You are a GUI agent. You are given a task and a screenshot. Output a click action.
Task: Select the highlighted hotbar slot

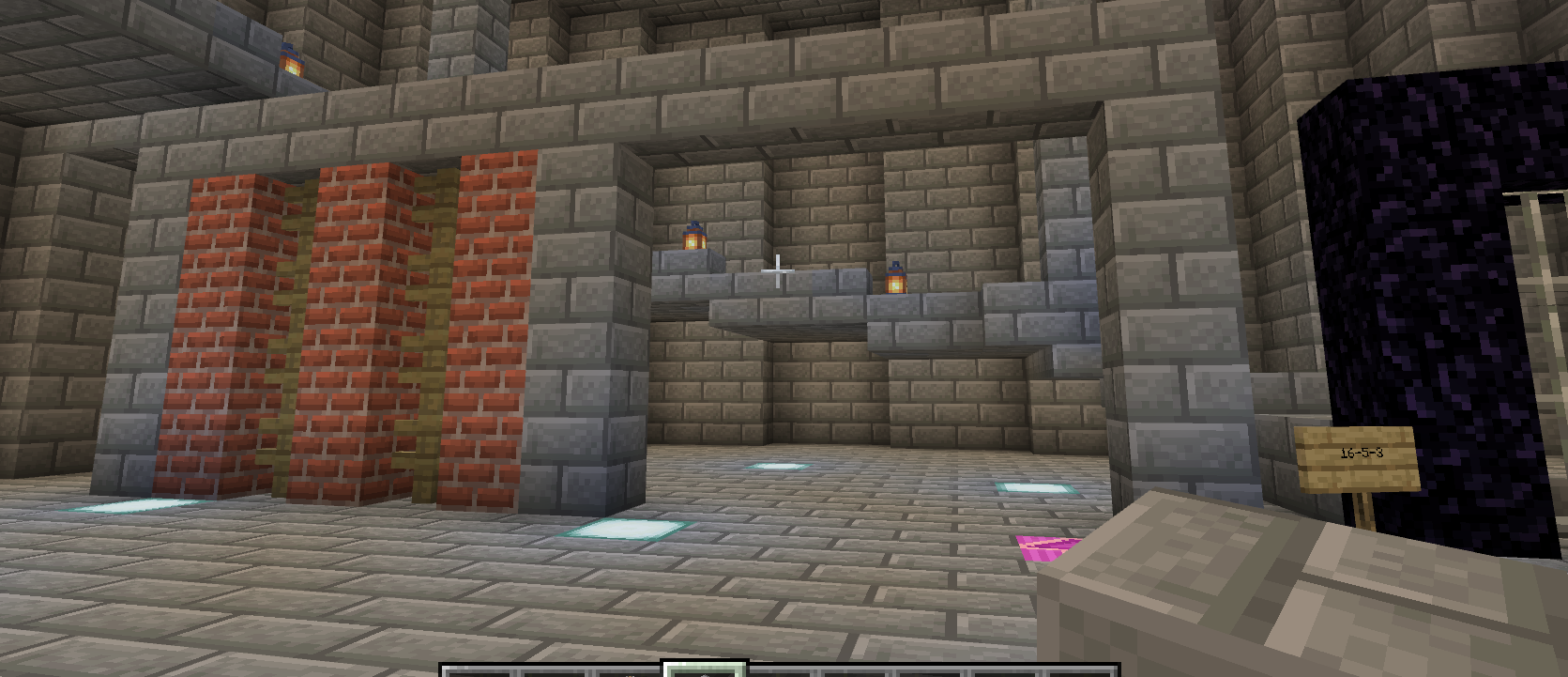click(705, 669)
